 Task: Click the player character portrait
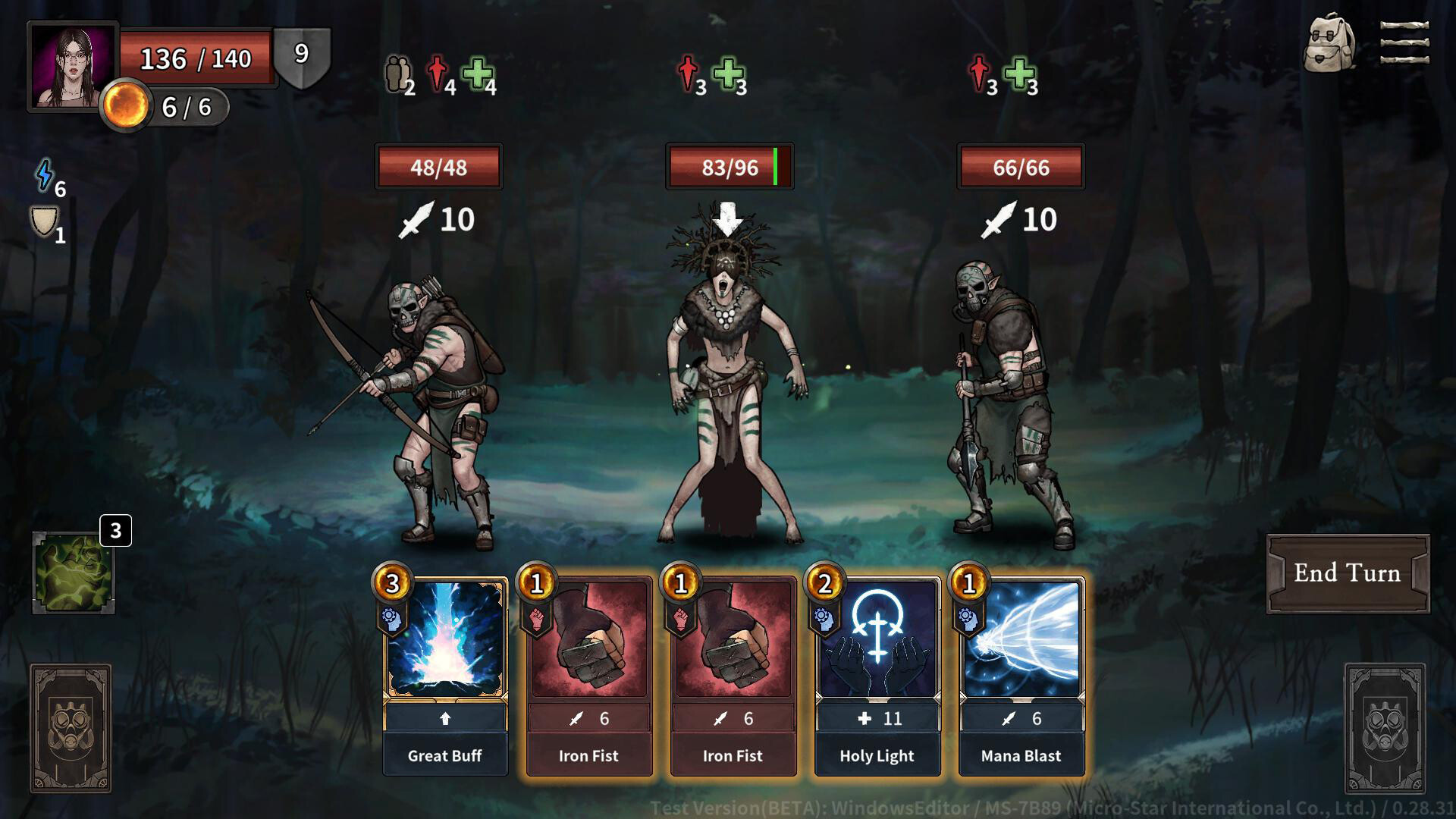point(74,67)
